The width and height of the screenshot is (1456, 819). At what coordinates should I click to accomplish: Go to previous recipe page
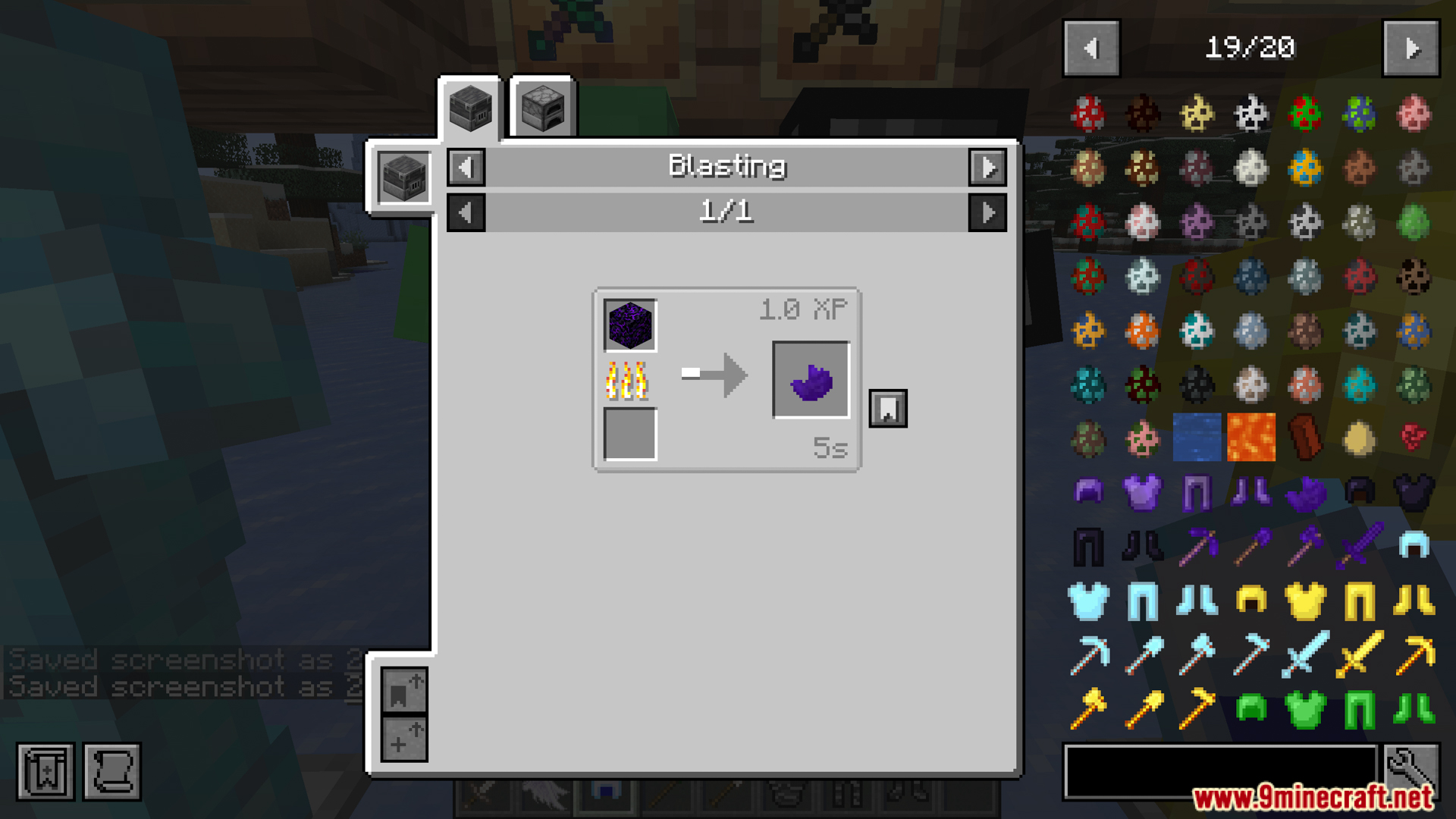466,212
